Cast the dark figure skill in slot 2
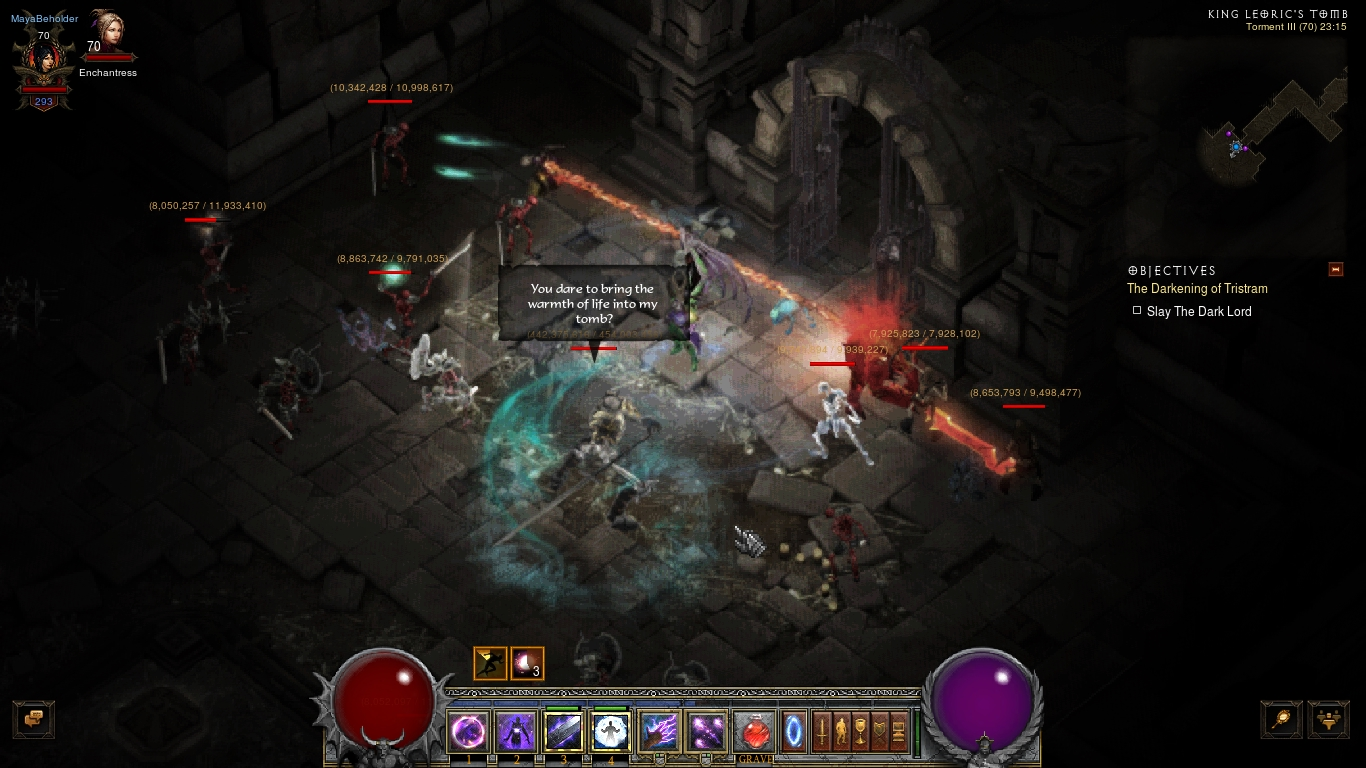Screen dimensions: 1366x768 516,732
